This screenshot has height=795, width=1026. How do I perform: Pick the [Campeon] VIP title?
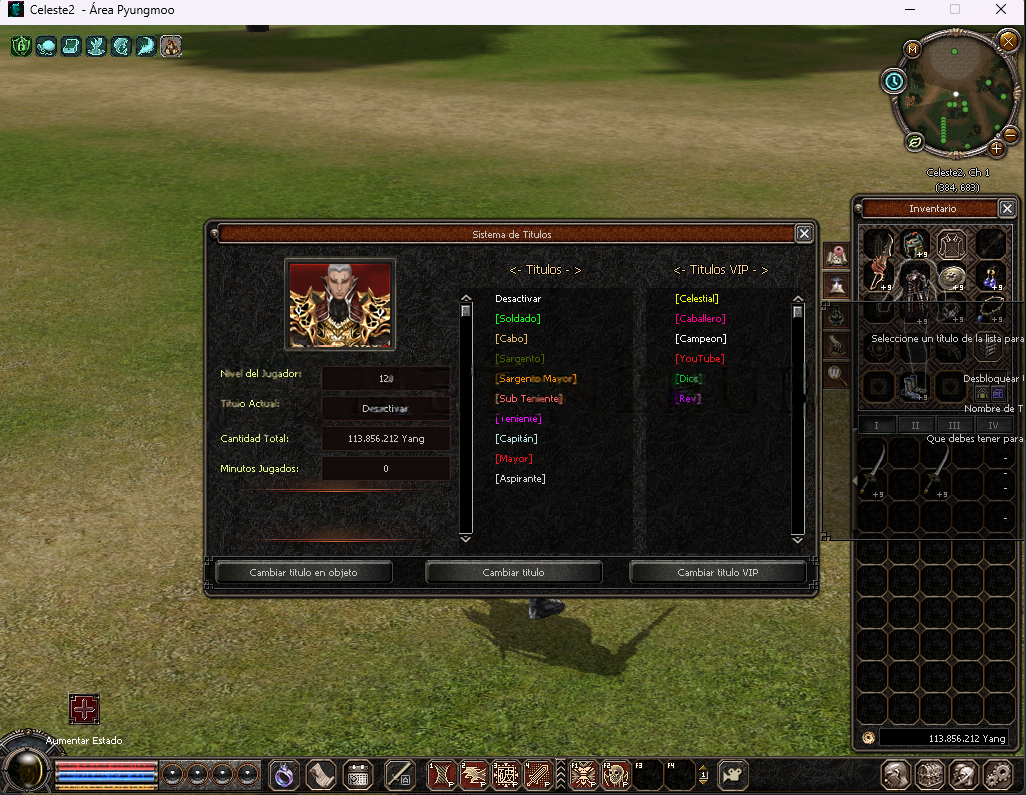(x=700, y=339)
